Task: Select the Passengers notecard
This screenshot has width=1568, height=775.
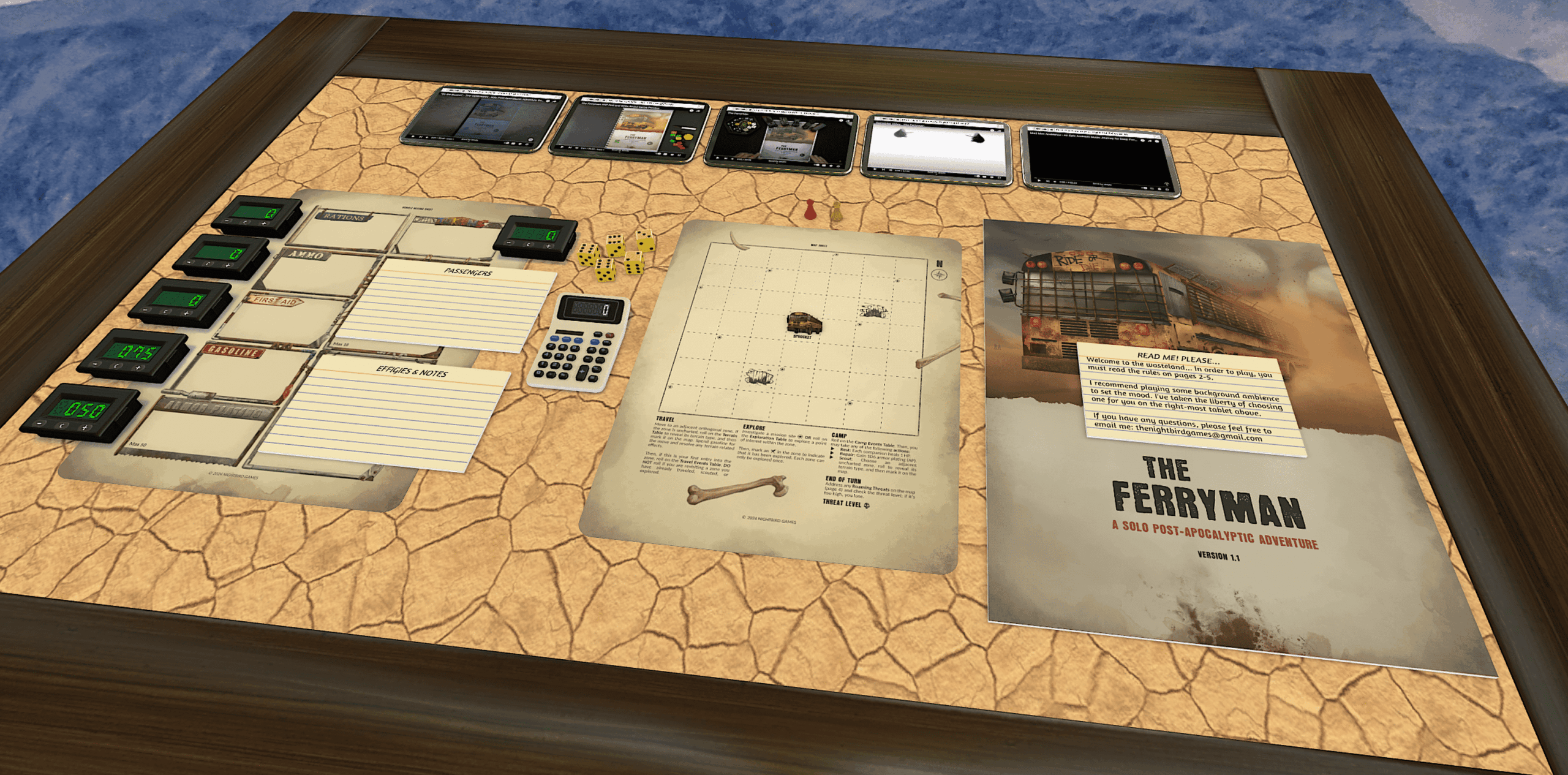Action: point(453,306)
